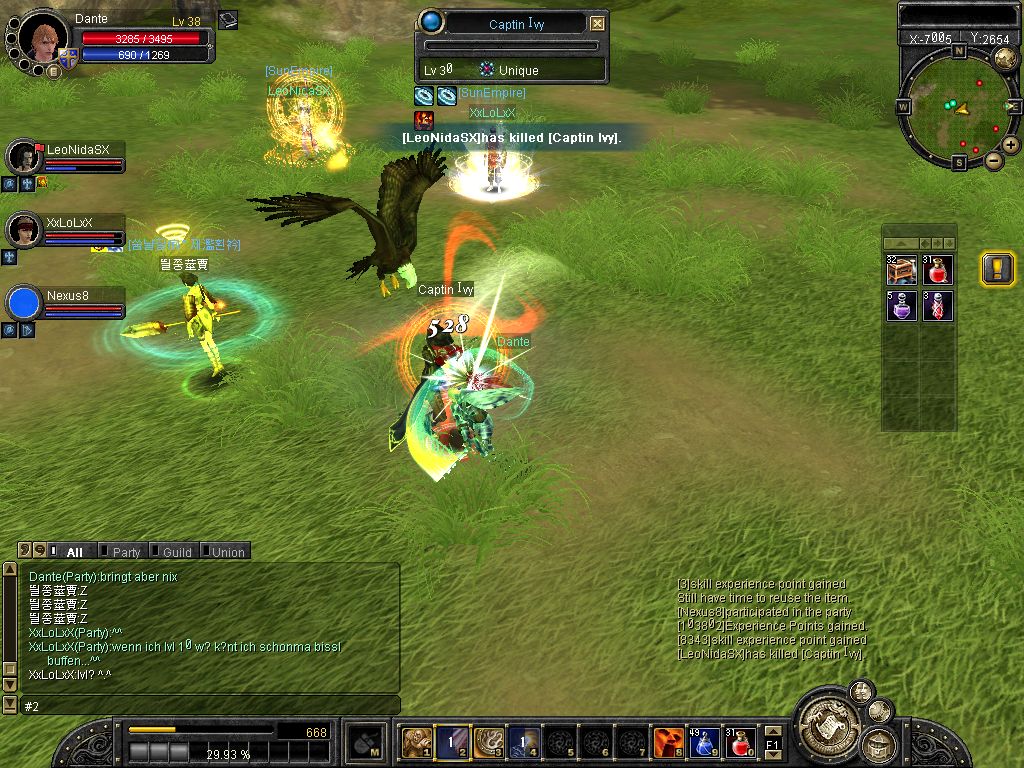Screen dimensions: 1024x768
Task: Switch chat to the Party tab
Action: (126, 552)
